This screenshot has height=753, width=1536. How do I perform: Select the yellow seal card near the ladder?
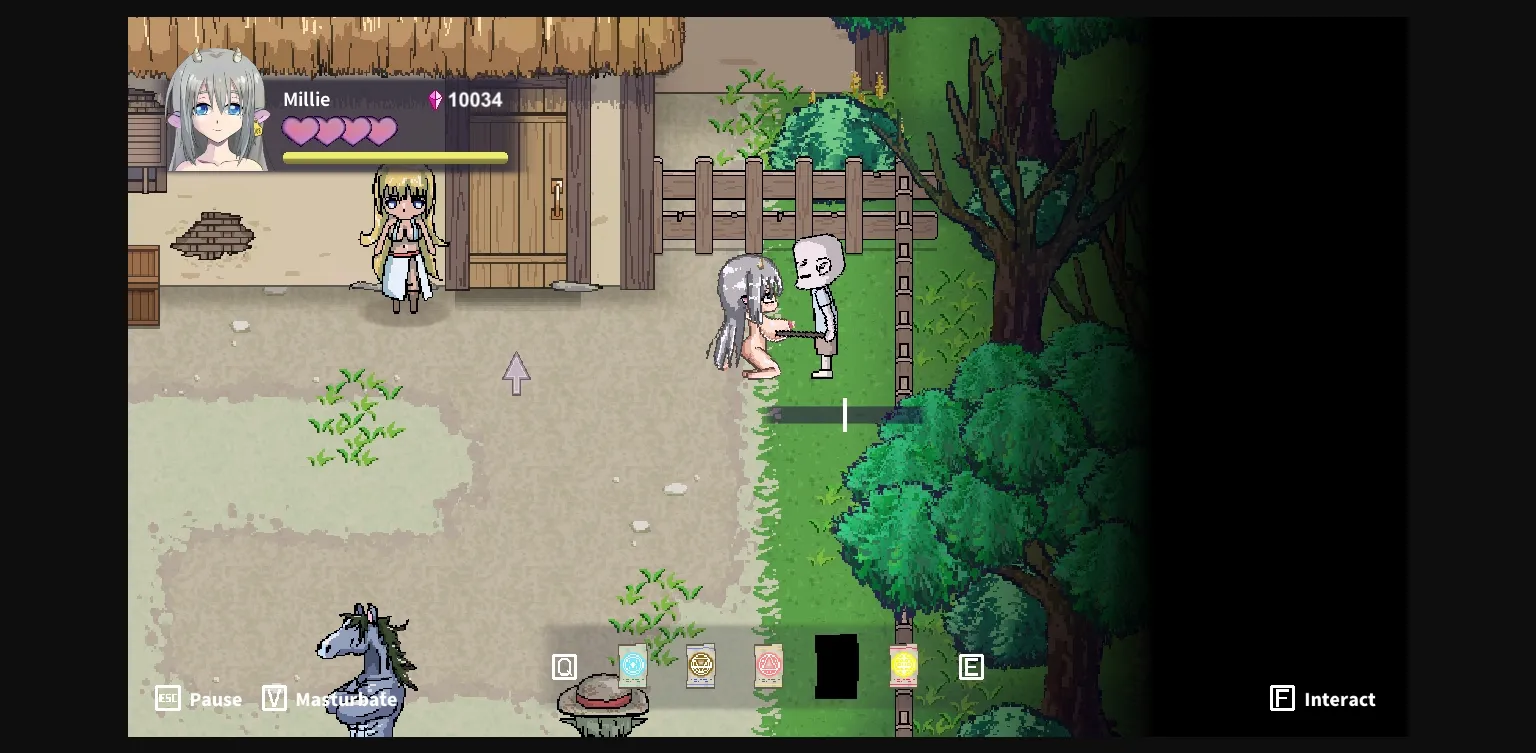point(903,664)
